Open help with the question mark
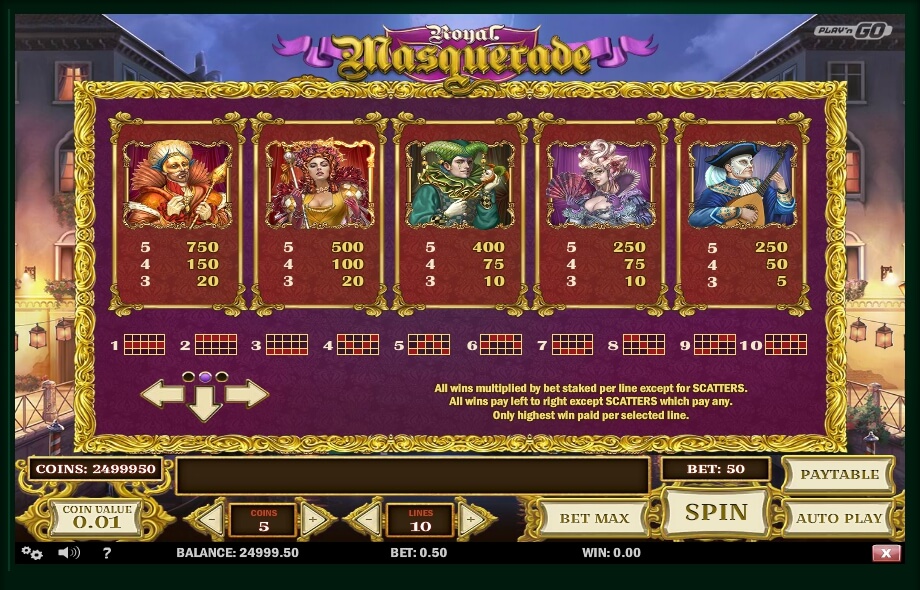This screenshot has width=920, height=590. point(107,553)
